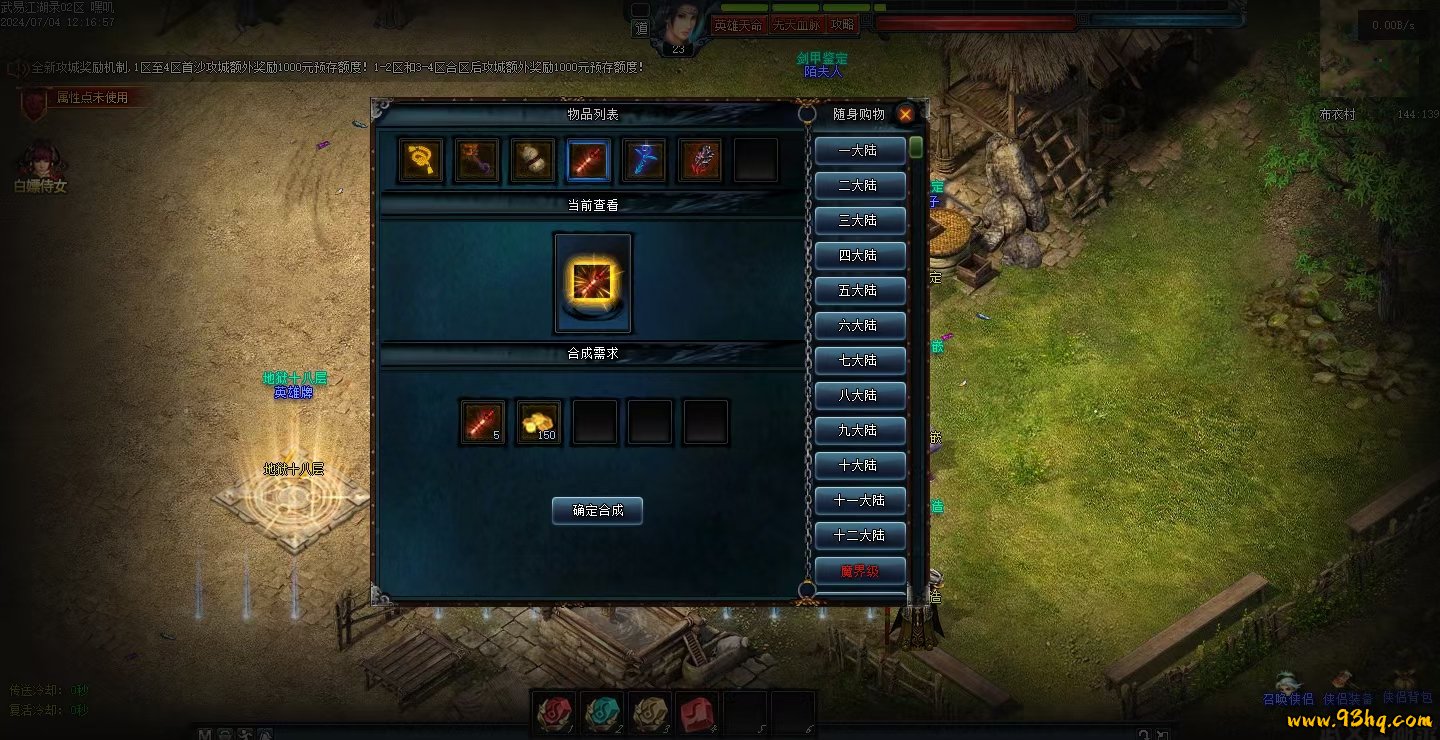Image resolution: width=1440 pixels, height=740 pixels.
Task: Choose the 六大陆 category button
Action: (859, 325)
